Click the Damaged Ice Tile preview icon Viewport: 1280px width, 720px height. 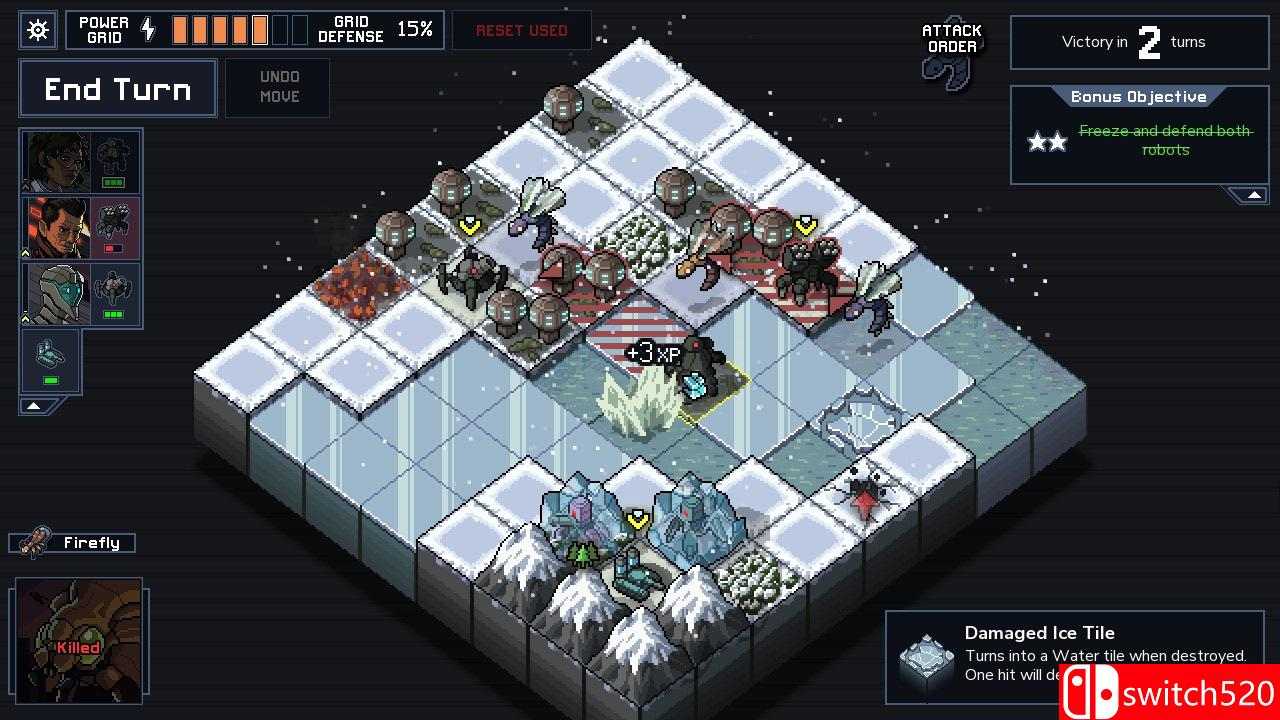925,655
